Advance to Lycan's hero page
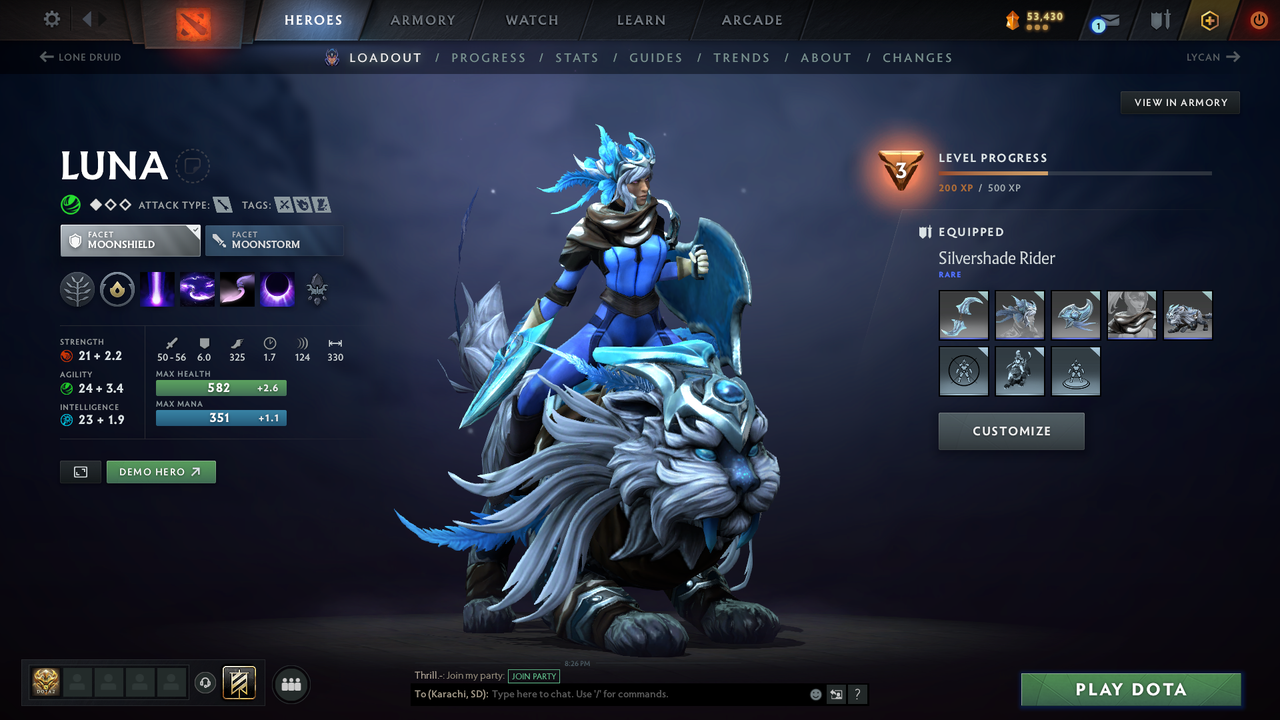The image size is (1280, 720). [1212, 57]
